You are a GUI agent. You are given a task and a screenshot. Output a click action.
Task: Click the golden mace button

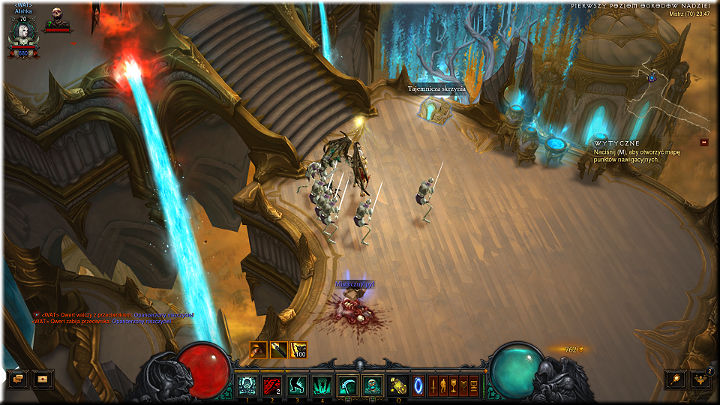[x=678, y=379]
